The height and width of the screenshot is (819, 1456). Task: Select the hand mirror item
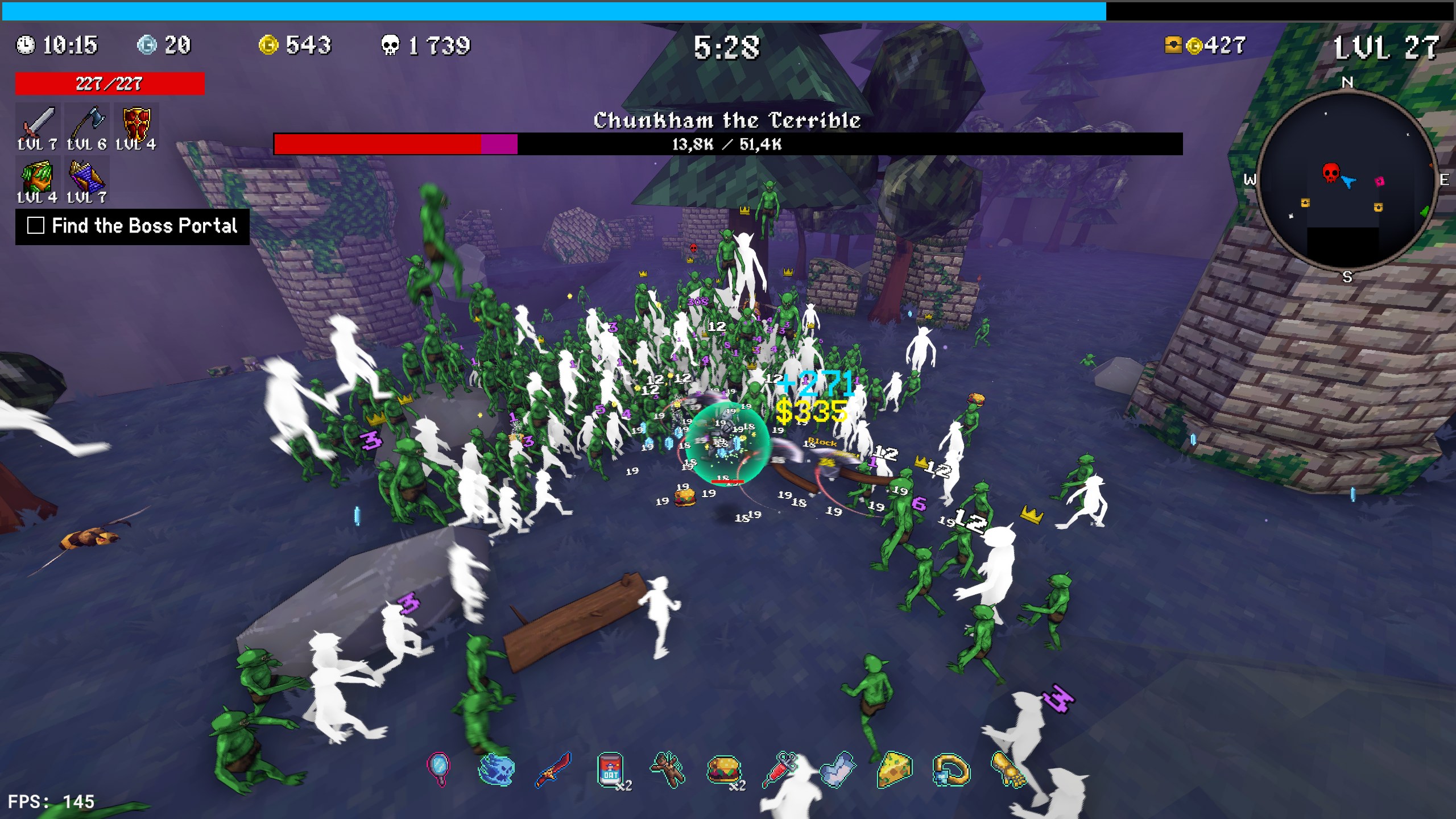click(x=439, y=769)
